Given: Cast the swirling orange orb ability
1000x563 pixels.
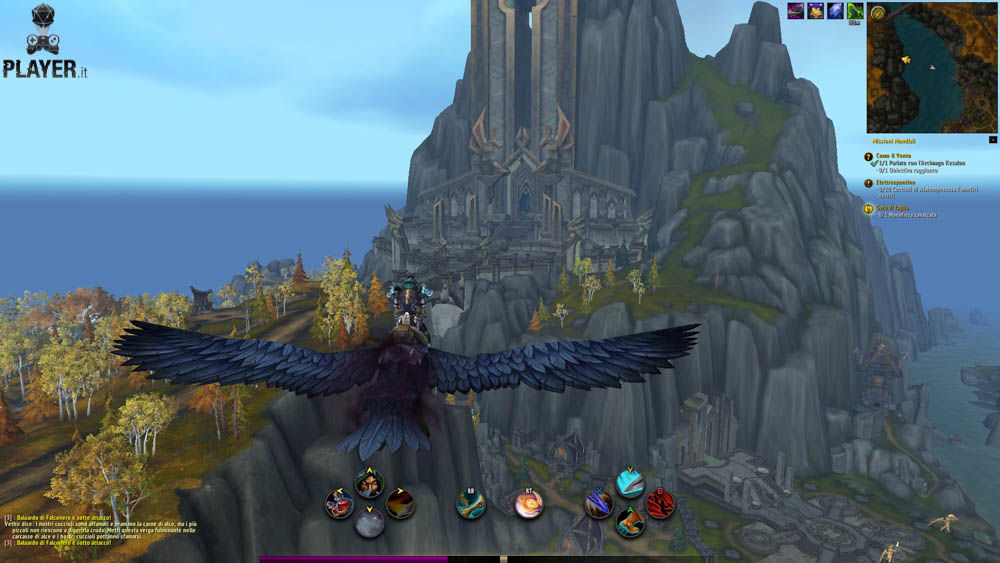Looking at the screenshot, I should [529, 504].
